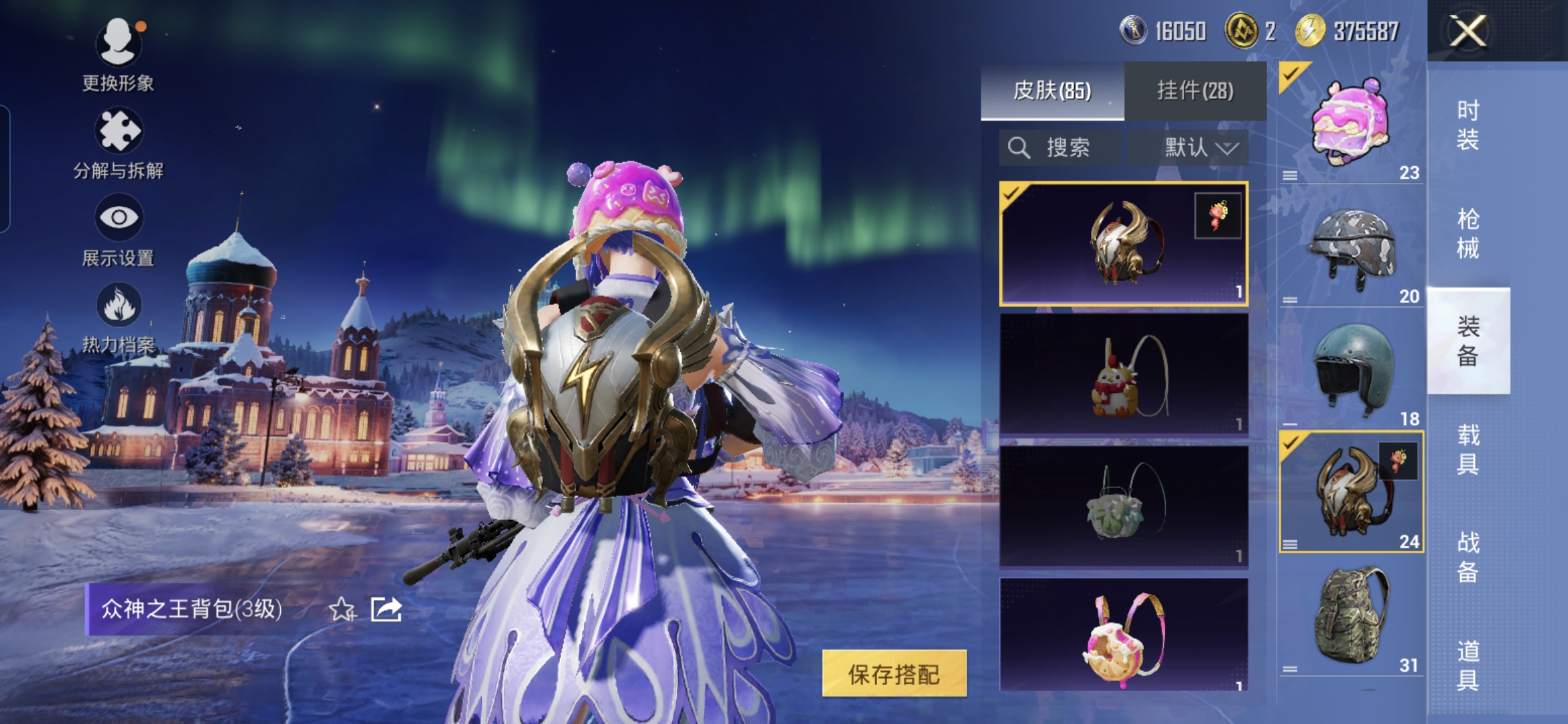The width and height of the screenshot is (1568, 724).
Task: Favorite the backpack with the star icon
Action: coord(342,609)
